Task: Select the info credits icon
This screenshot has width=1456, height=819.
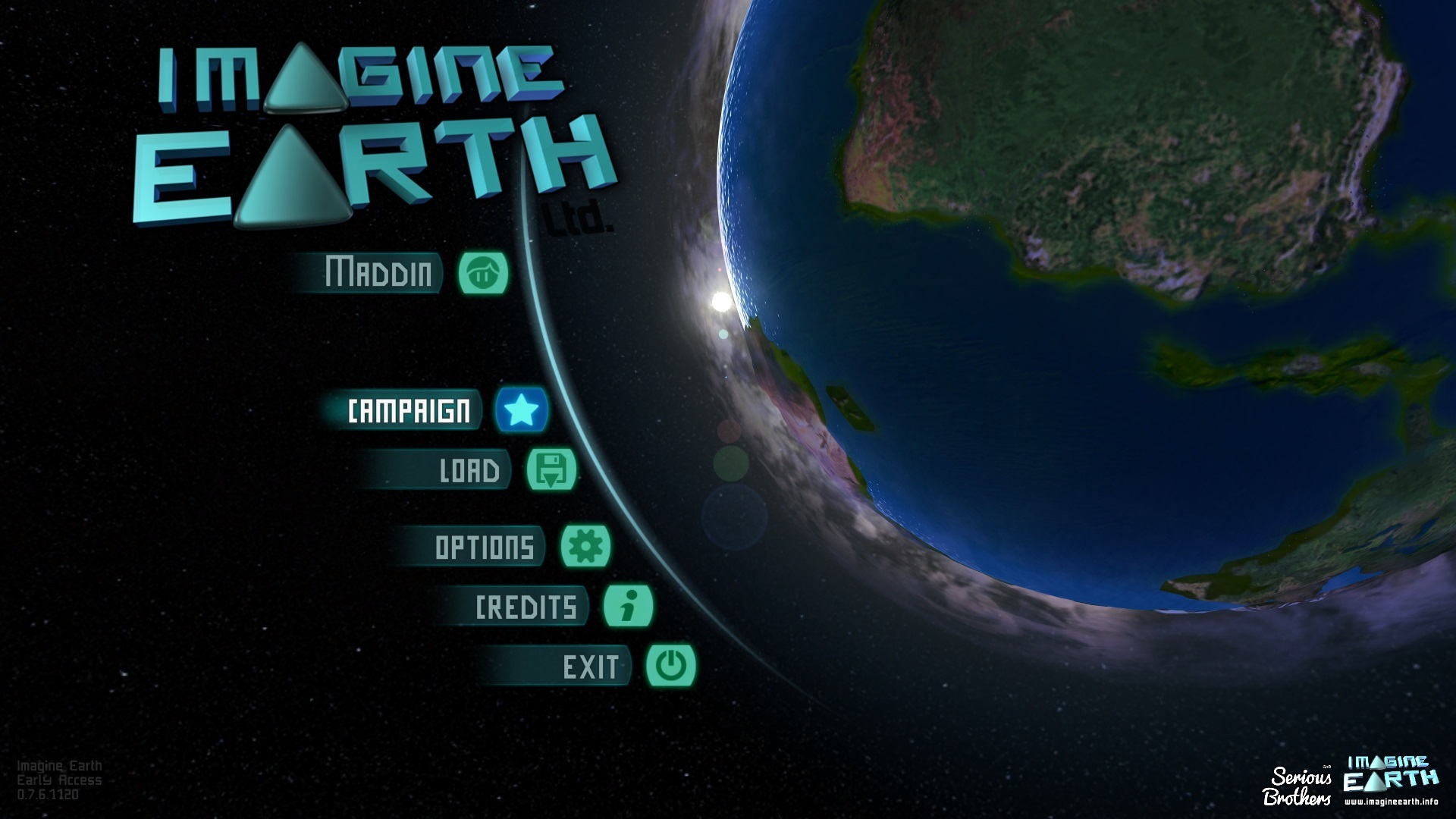Action: point(628,606)
